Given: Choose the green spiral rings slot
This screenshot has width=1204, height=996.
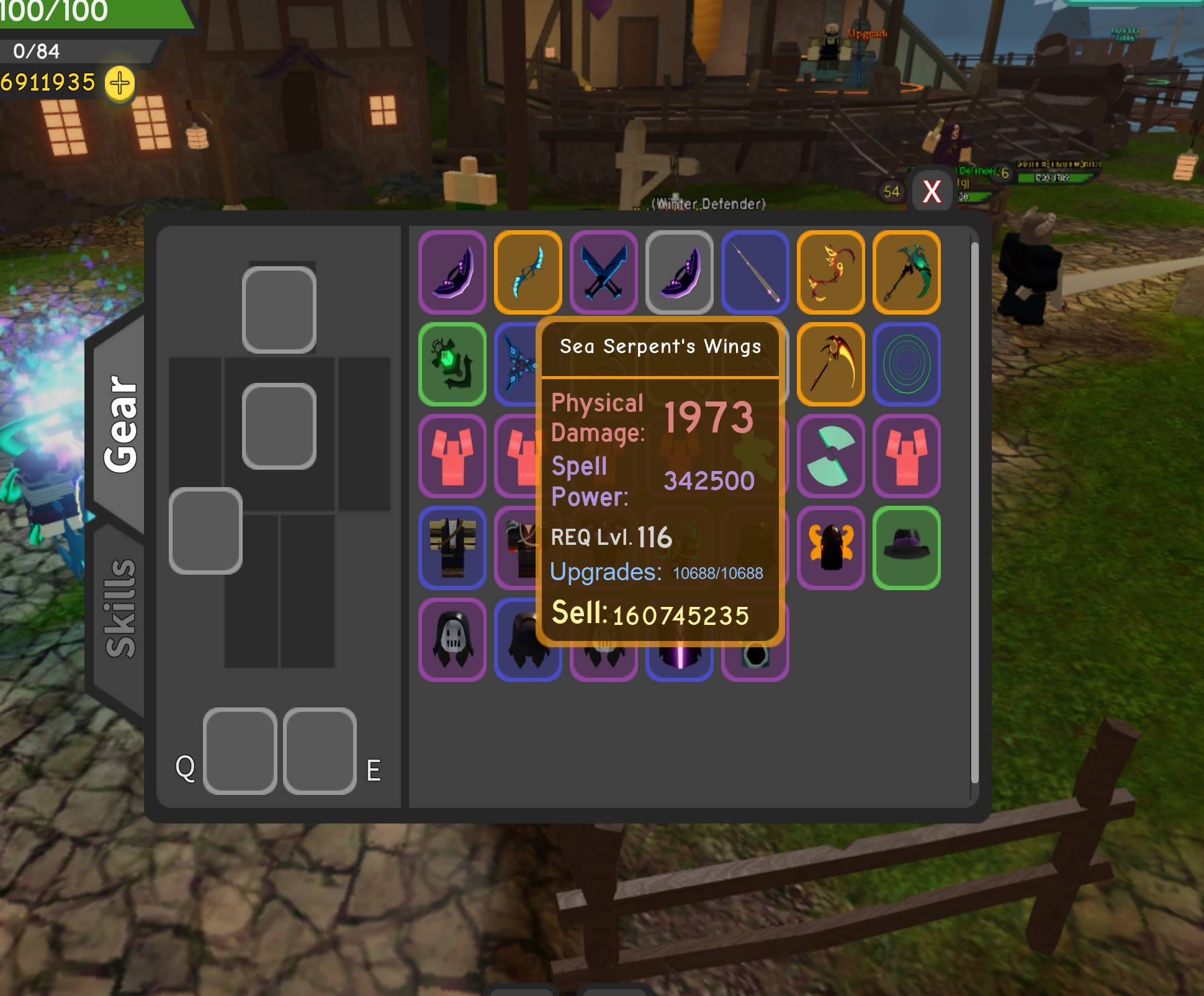Looking at the screenshot, I should (x=906, y=364).
